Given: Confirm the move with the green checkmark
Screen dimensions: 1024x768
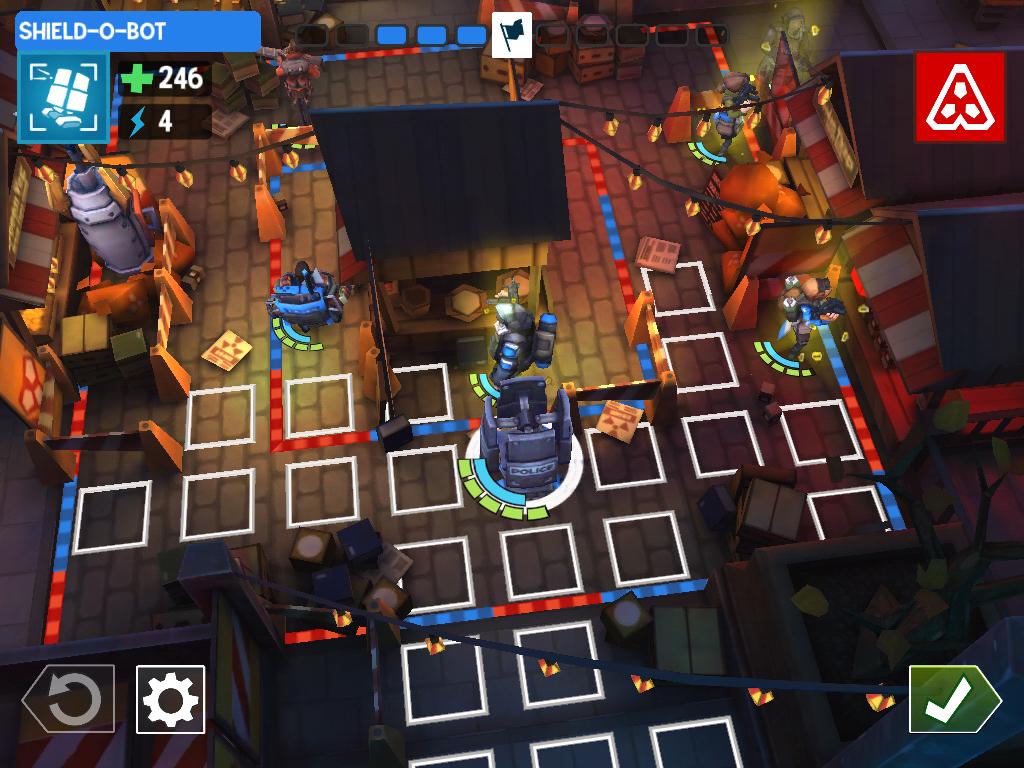Looking at the screenshot, I should coord(952,699).
